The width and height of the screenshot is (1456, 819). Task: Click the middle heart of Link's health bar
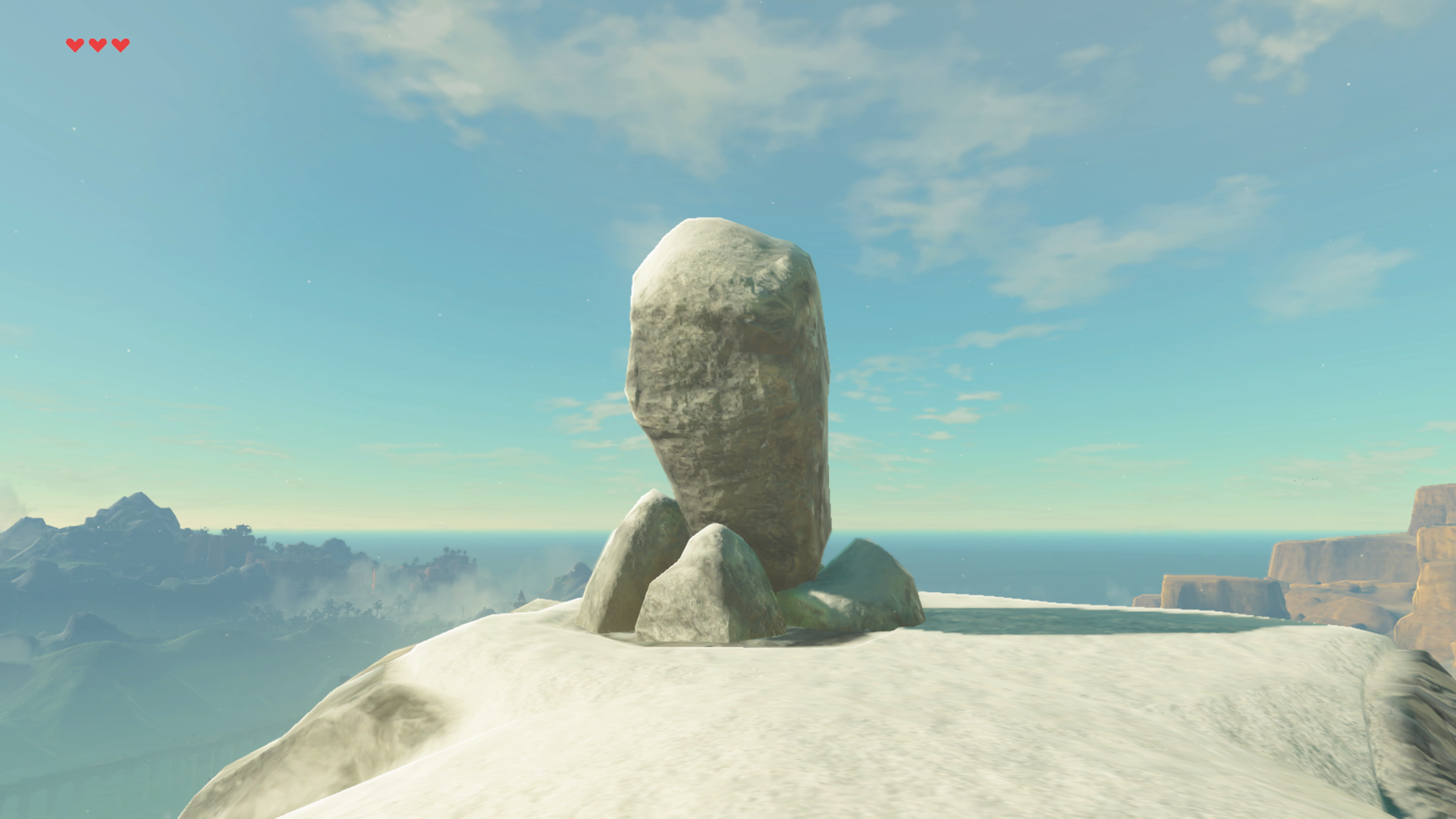coord(98,44)
